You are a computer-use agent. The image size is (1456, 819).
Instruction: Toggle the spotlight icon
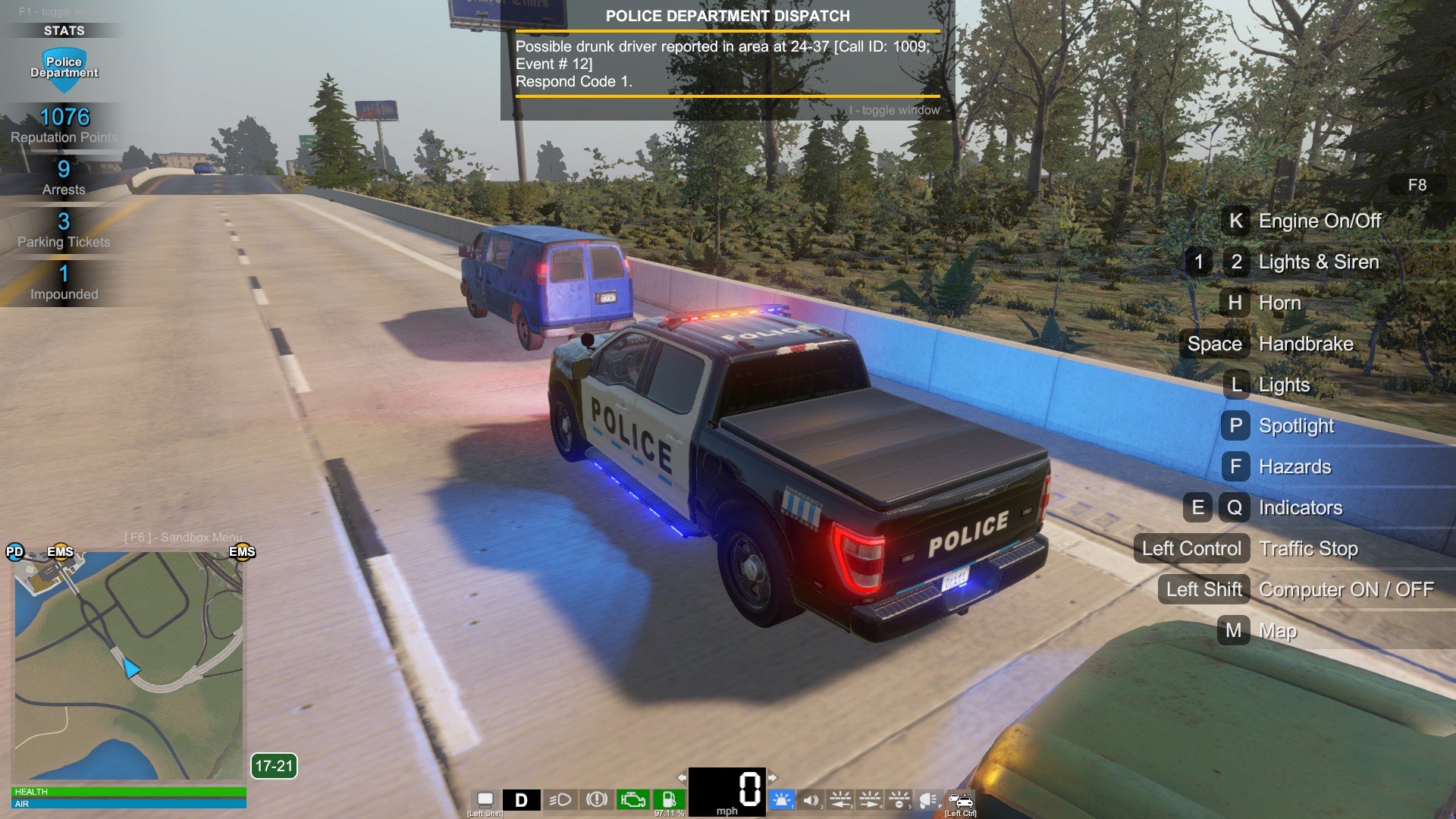[928, 799]
